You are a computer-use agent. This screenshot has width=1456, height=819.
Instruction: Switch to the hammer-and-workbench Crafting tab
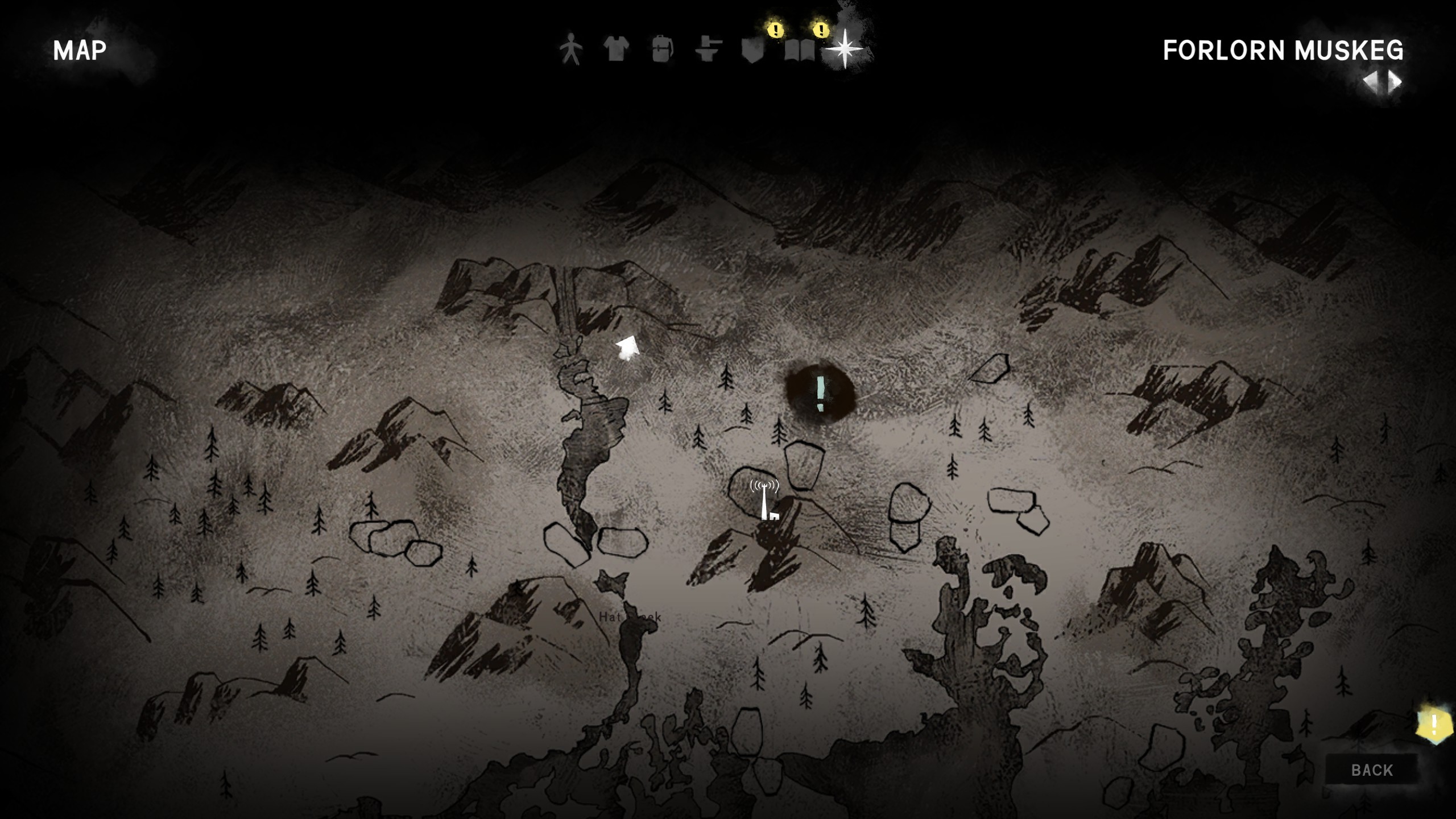tap(708, 49)
